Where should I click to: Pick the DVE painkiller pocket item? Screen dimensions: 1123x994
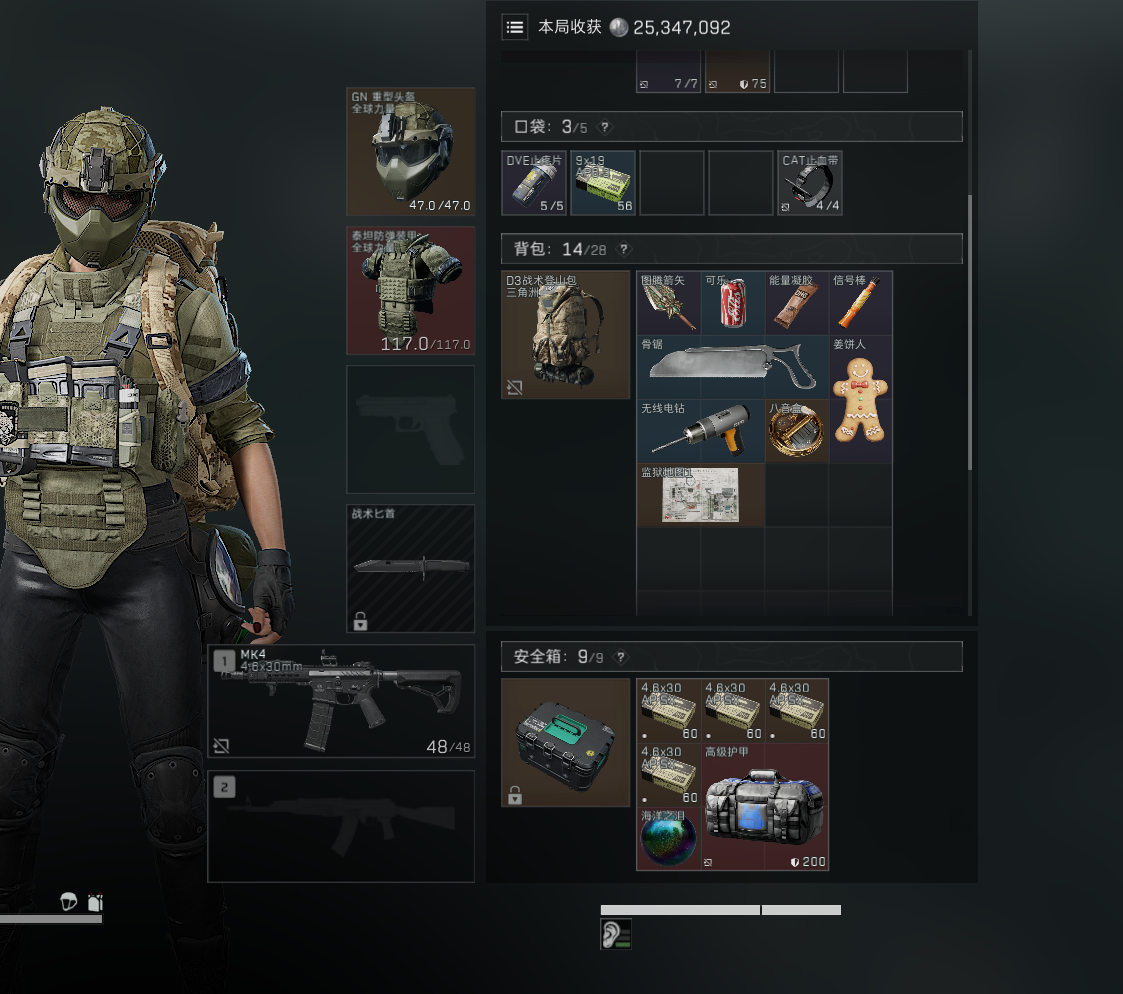pos(533,183)
